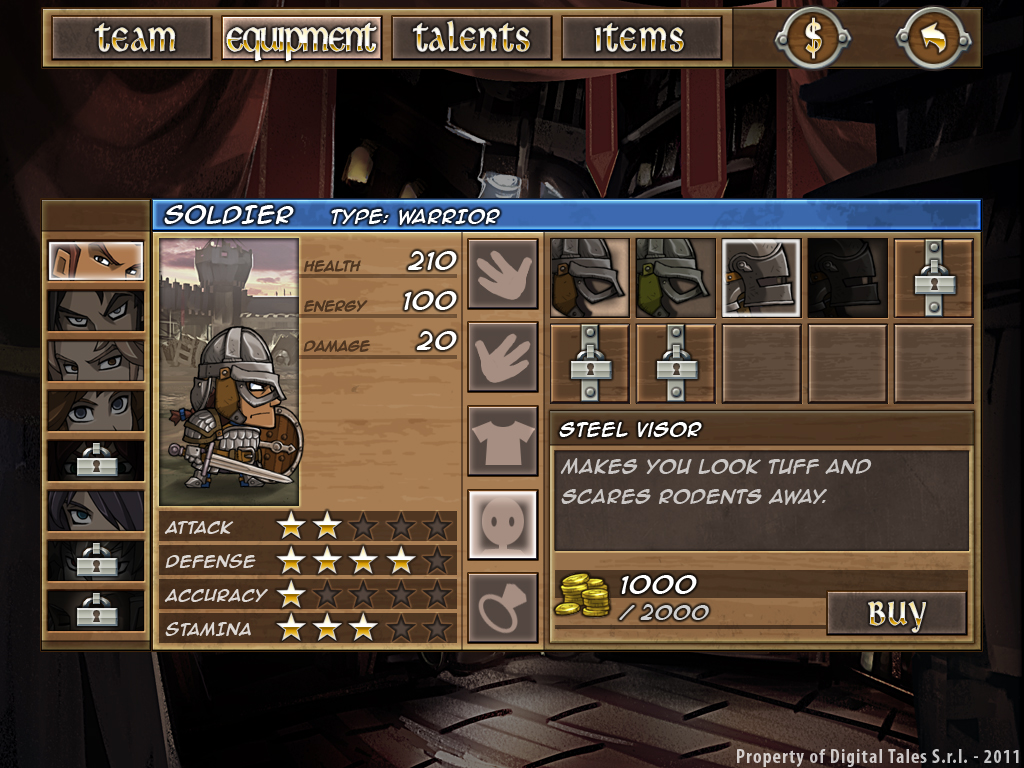Image resolution: width=1024 pixels, height=768 pixels.
Task: Choose the helmet with brown leather cheek guard
Action: click(x=590, y=277)
